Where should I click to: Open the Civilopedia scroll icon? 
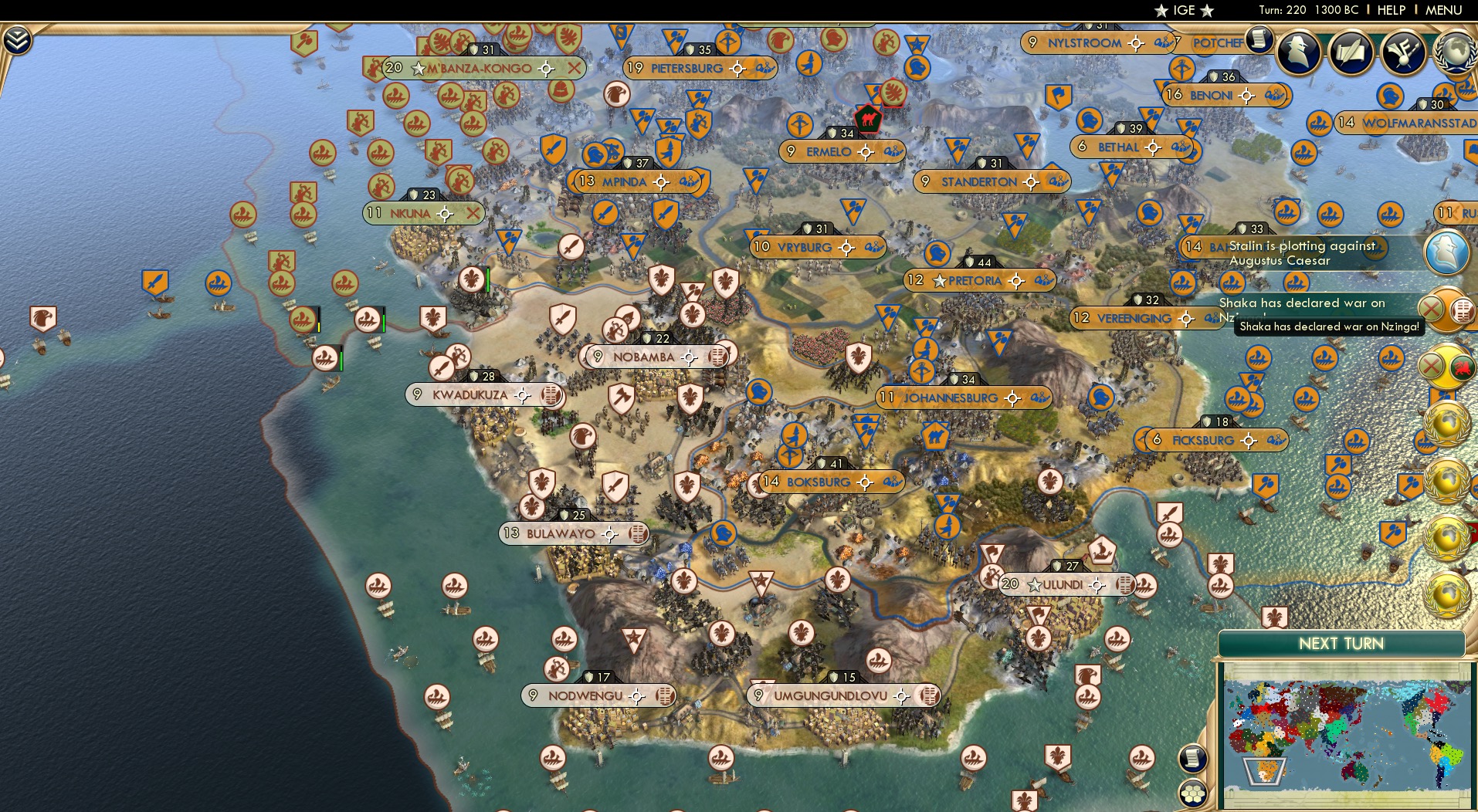click(1259, 40)
